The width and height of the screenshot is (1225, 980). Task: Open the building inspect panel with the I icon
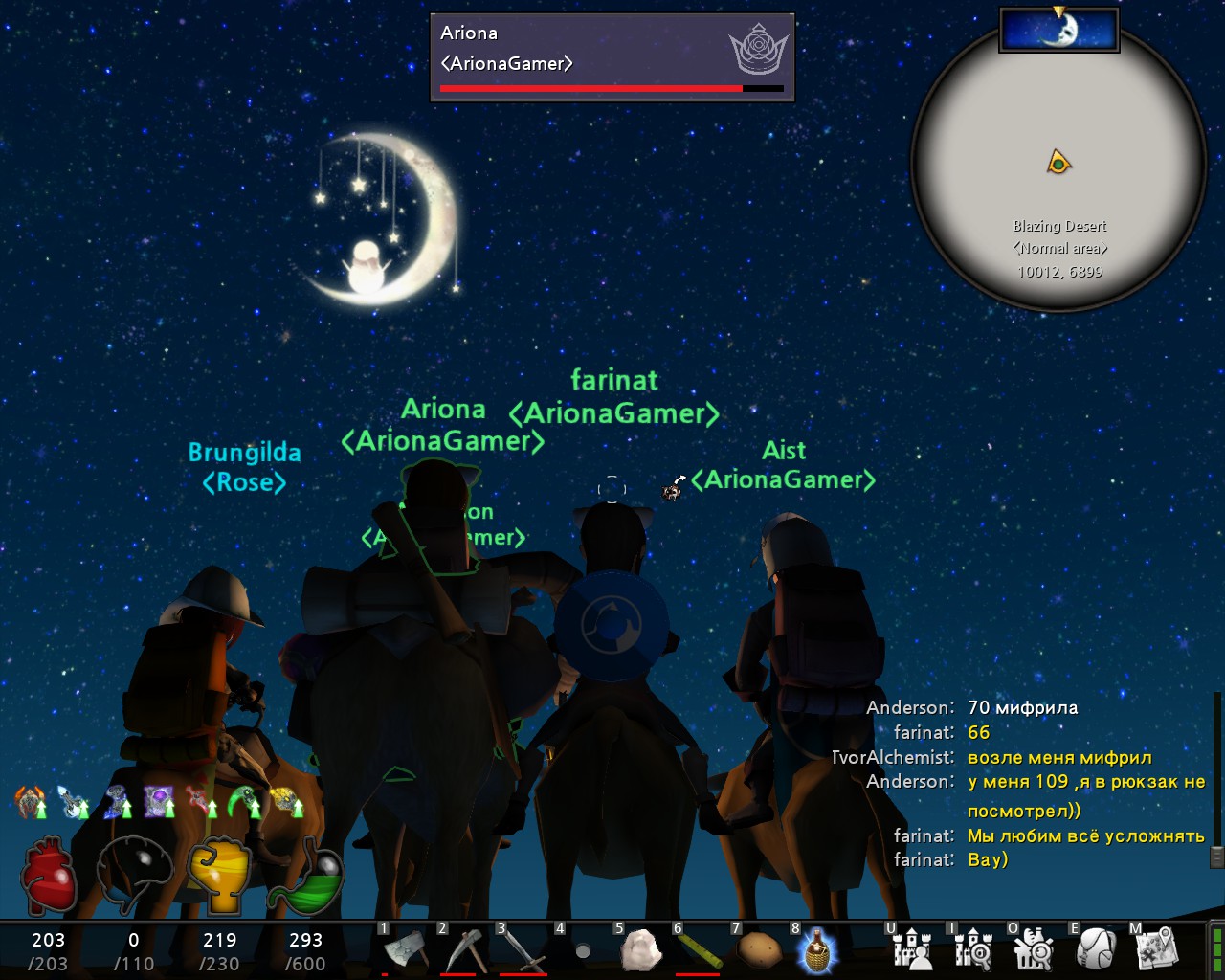pyautogui.click(x=973, y=949)
